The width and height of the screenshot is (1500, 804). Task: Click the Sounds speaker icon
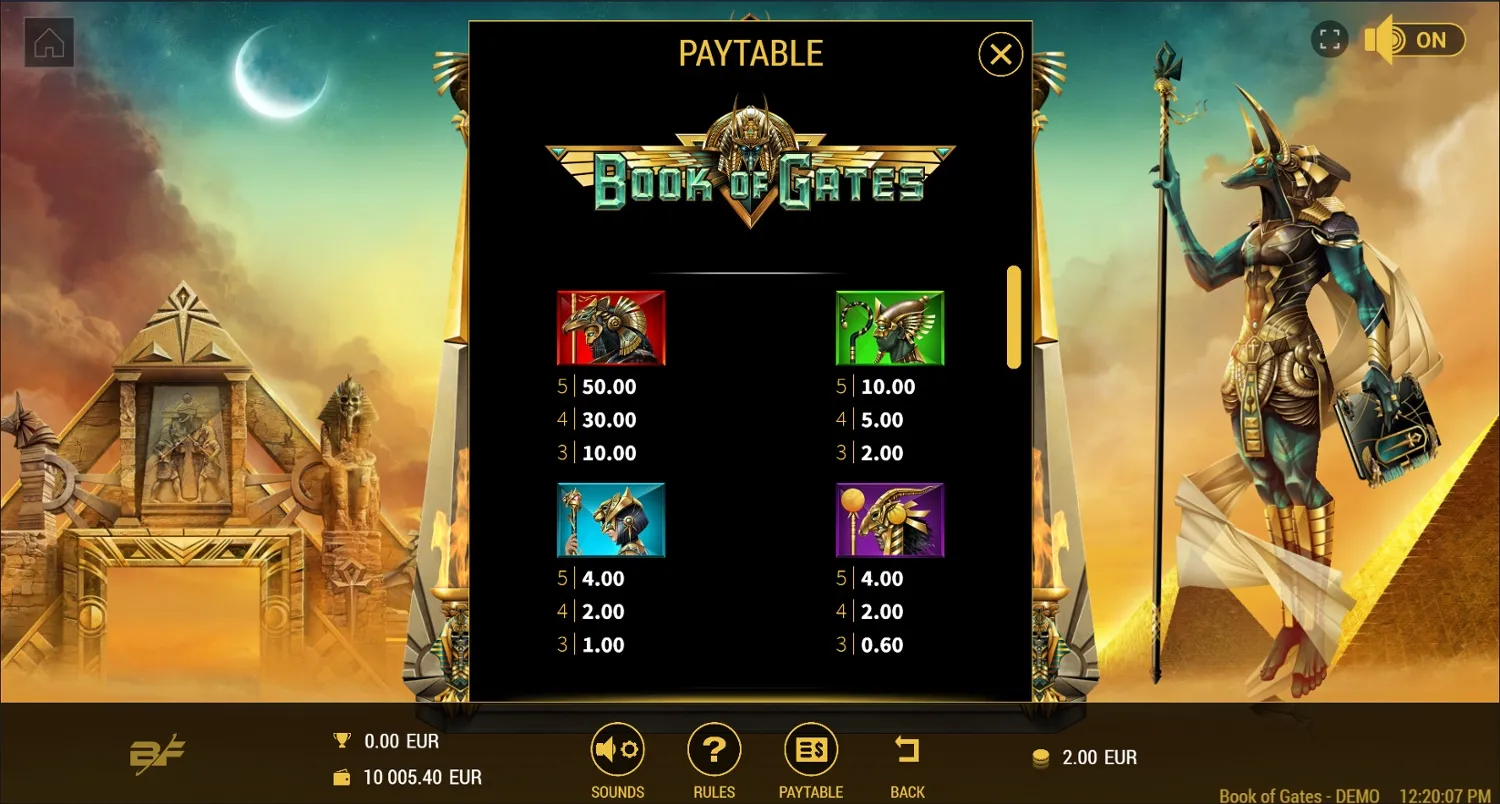(x=617, y=748)
